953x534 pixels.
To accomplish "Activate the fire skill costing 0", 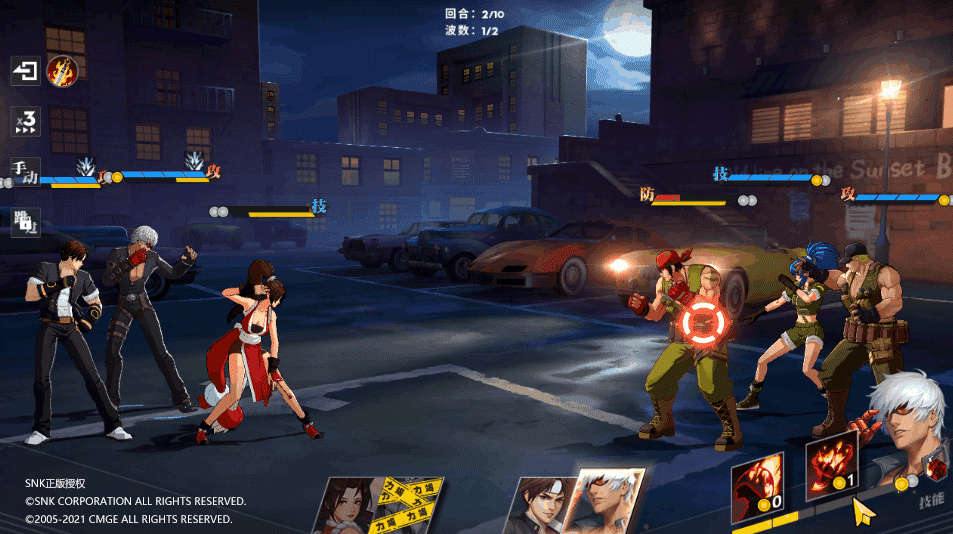I will [757, 486].
